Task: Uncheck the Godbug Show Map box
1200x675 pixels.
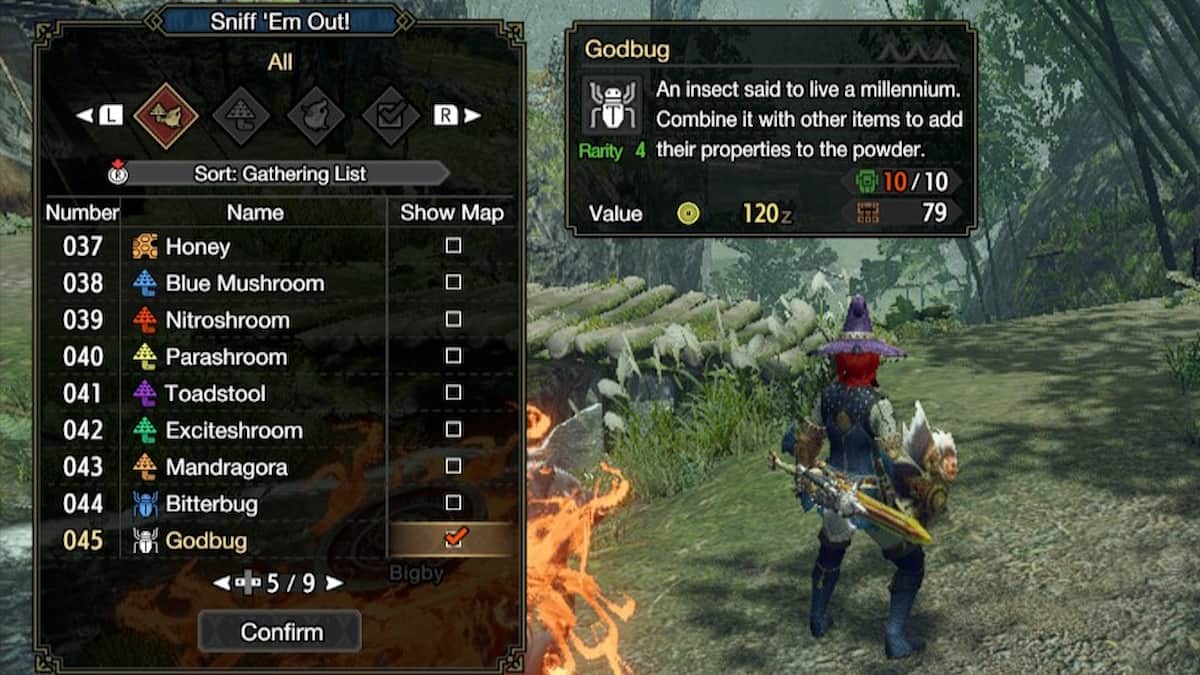Action: coord(453,540)
